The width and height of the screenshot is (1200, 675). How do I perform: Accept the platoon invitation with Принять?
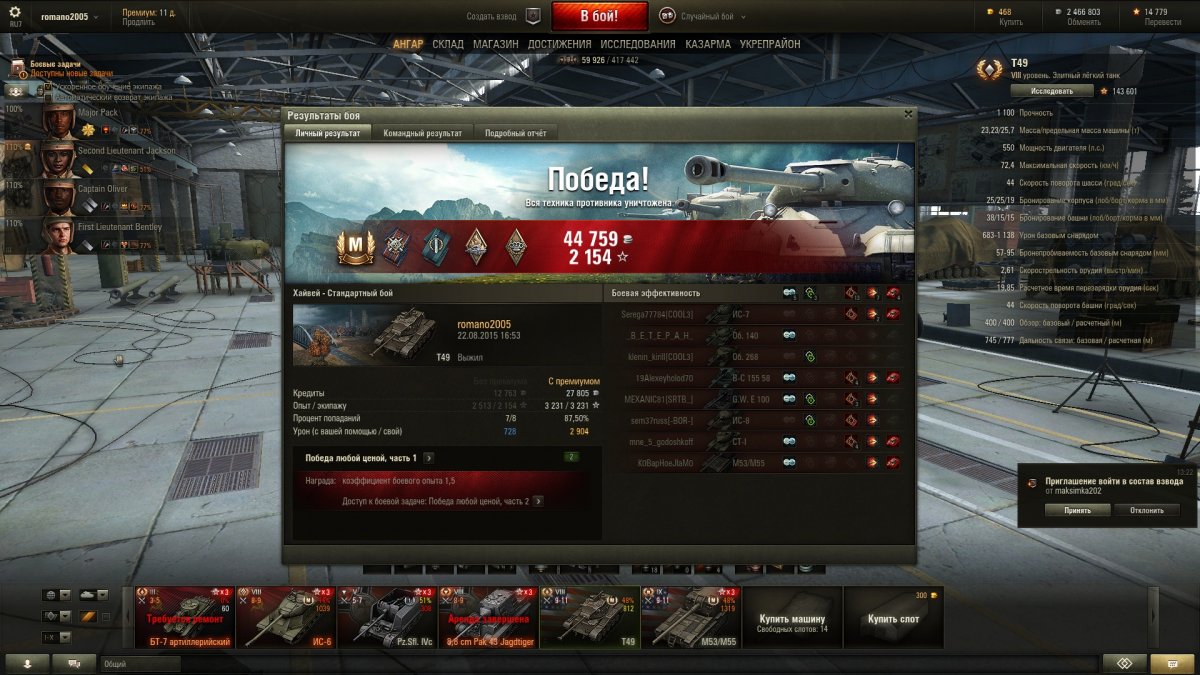1078,510
